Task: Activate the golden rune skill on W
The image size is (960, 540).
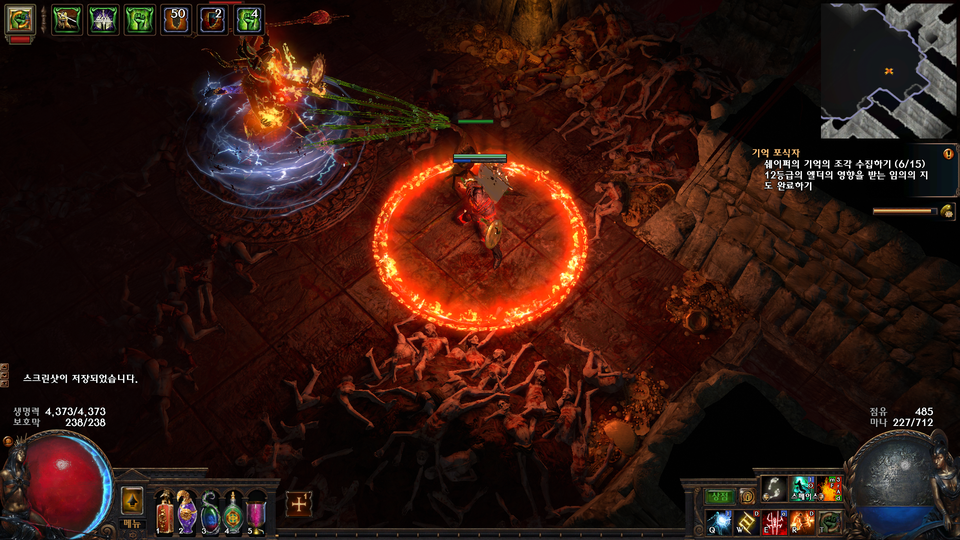Action: pos(747,521)
